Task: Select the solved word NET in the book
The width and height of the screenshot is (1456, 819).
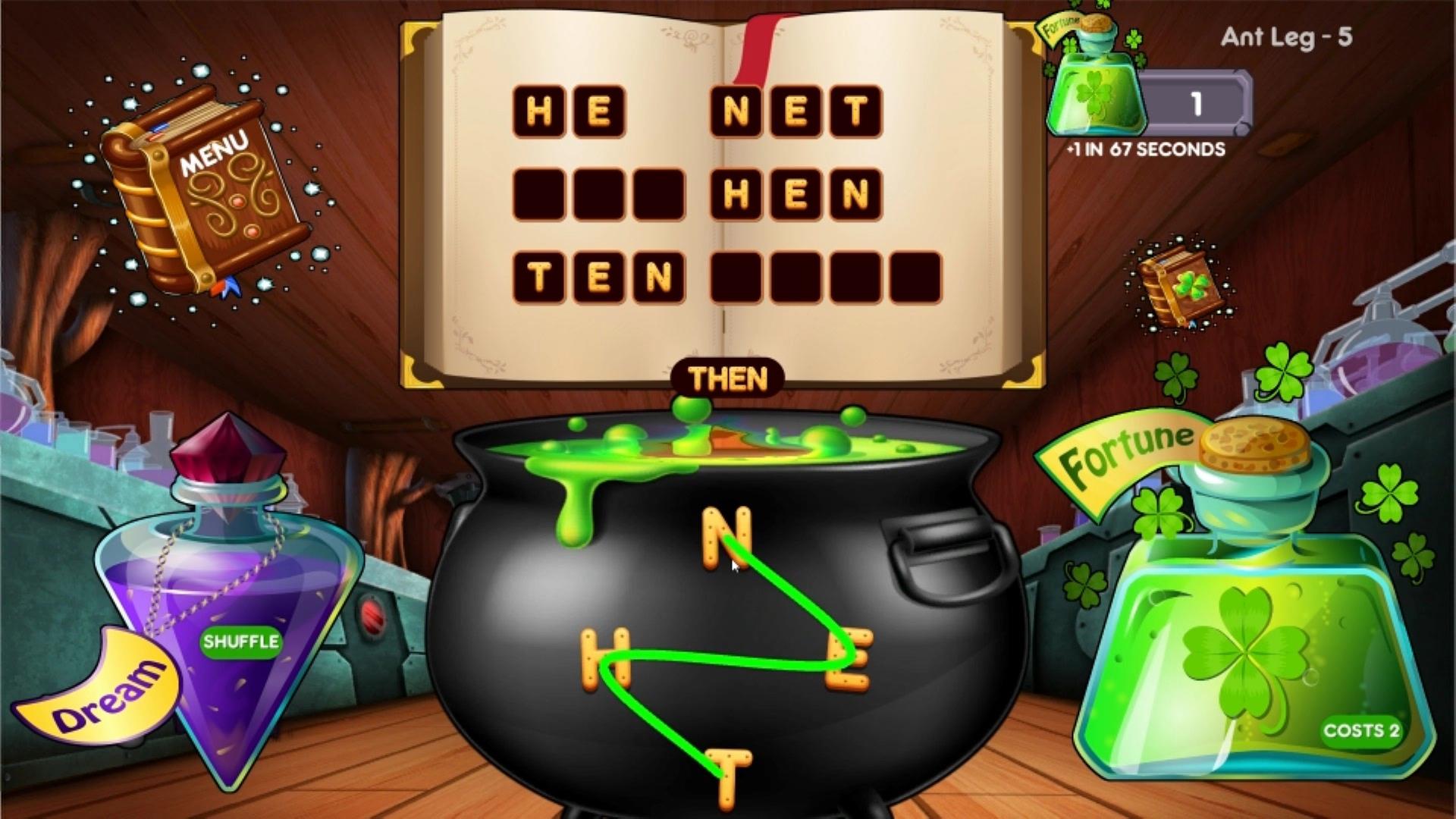Action: (x=796, y=110)
